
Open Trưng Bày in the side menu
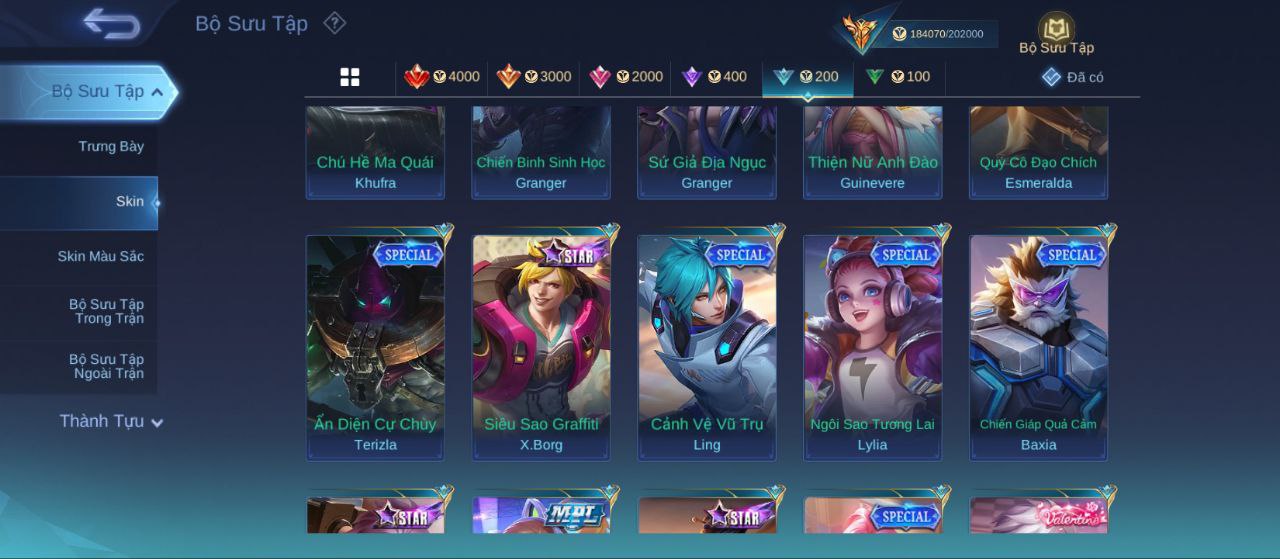pyautogui.click(x=111, y=147)
